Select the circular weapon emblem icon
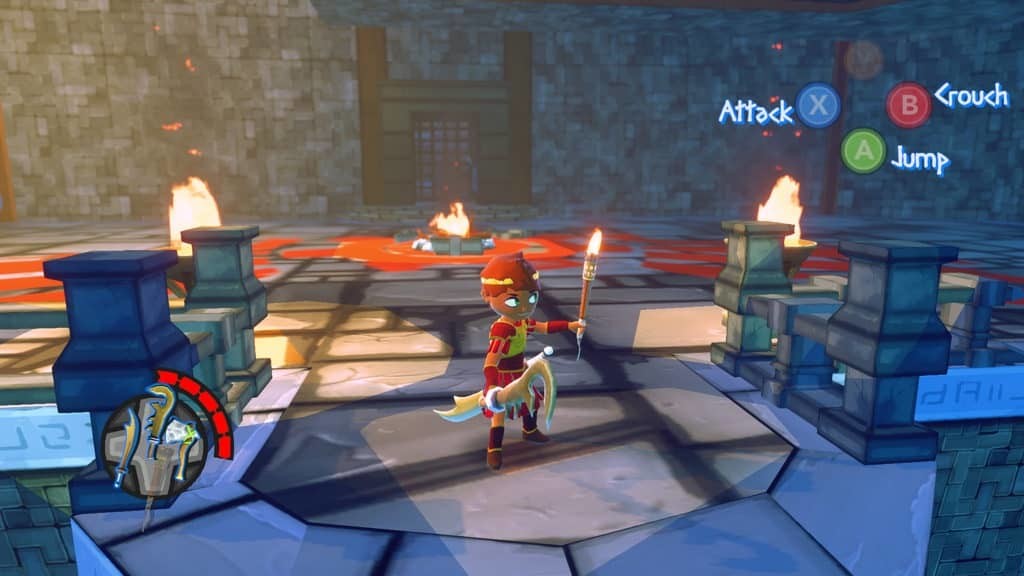This screenshot has height=576, width=1024. [x=153, y=443]
